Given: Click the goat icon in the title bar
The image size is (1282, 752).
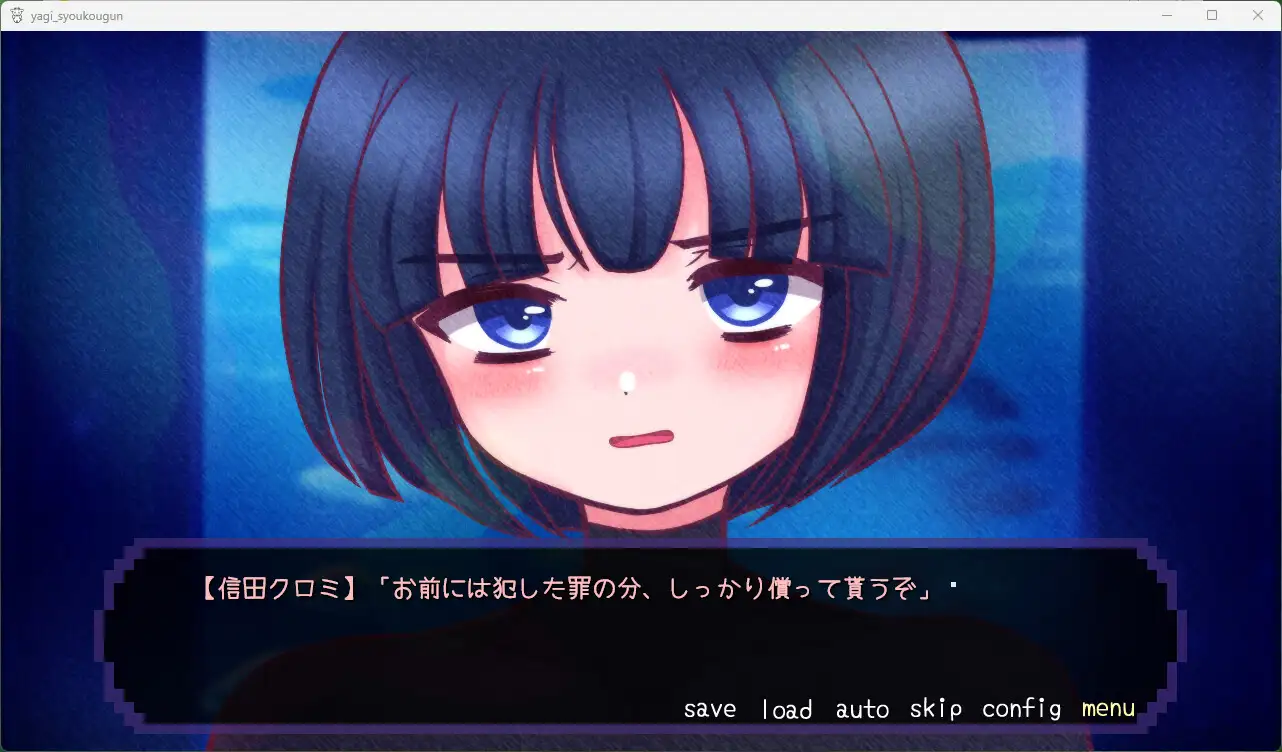Looking at the screenshot, I should pyautogui.click(x=15, y=15).
